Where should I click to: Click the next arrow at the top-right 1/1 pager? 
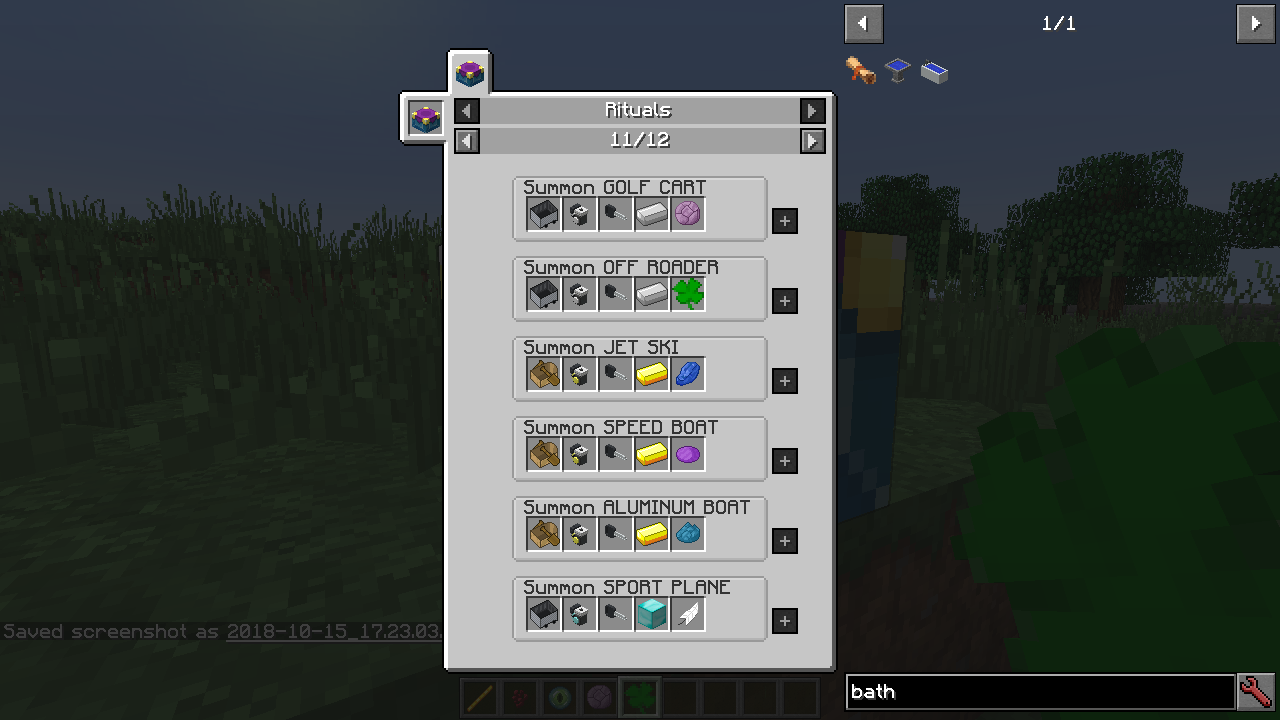(1255, 23)
